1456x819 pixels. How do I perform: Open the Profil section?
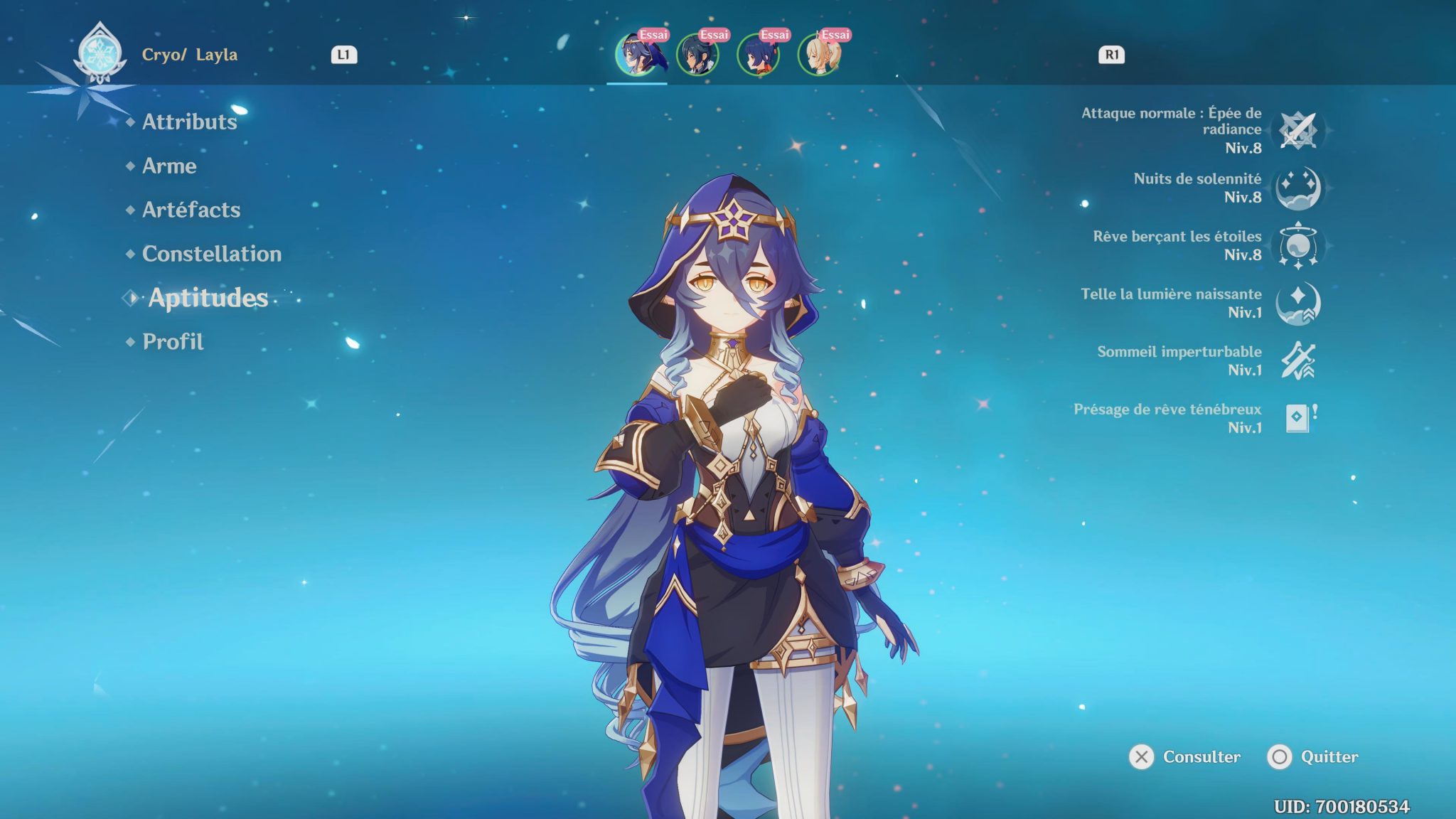click(171, 342)
